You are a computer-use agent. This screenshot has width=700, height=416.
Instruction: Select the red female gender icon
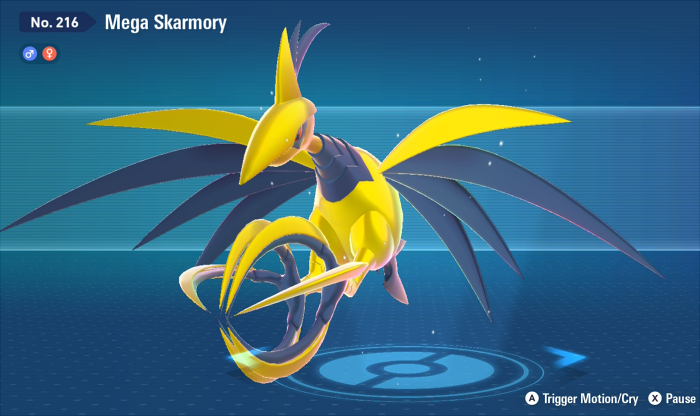(48, 53)
